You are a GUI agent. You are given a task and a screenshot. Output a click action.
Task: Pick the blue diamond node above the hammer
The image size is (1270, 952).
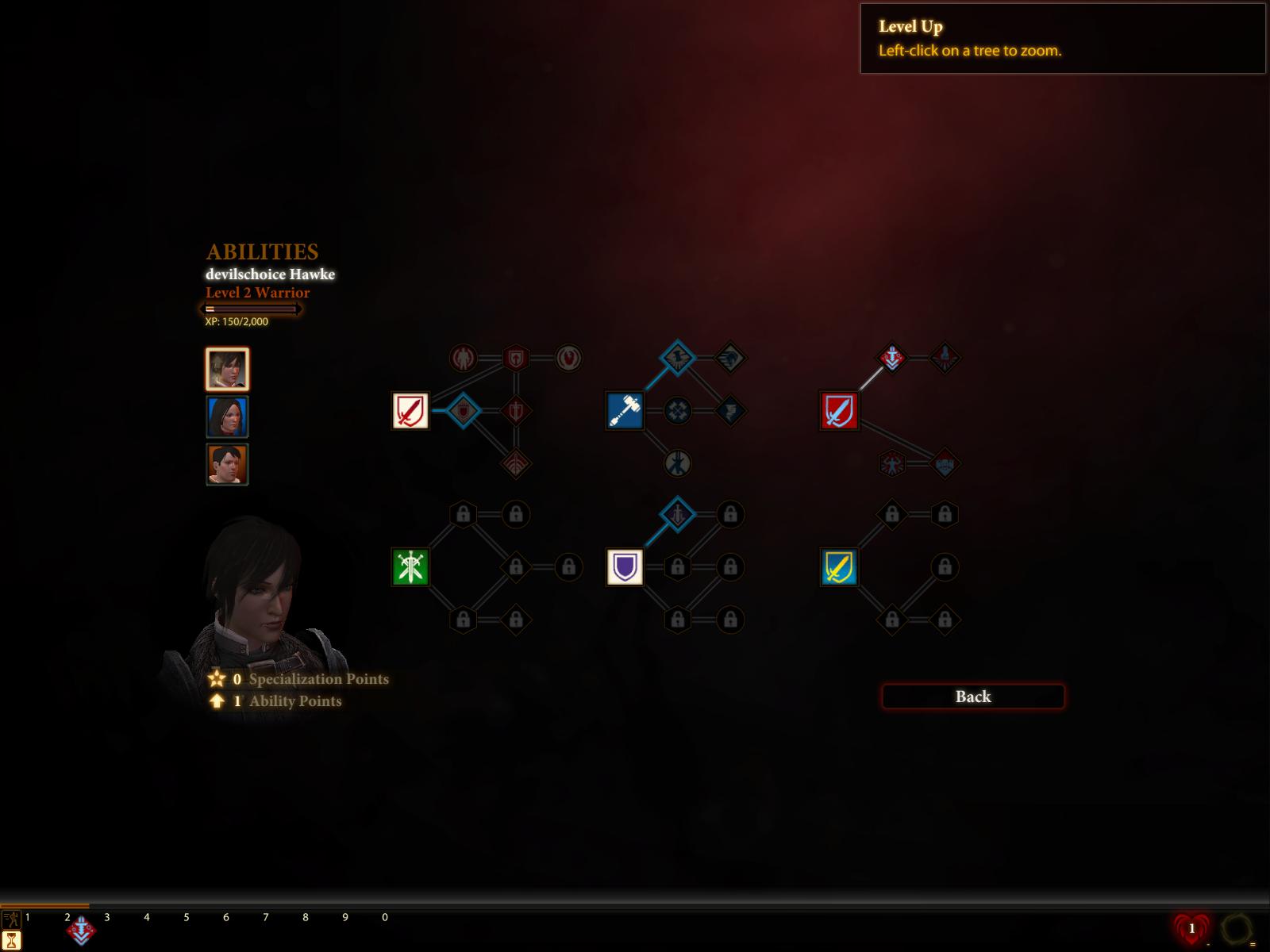pos(677,359)
